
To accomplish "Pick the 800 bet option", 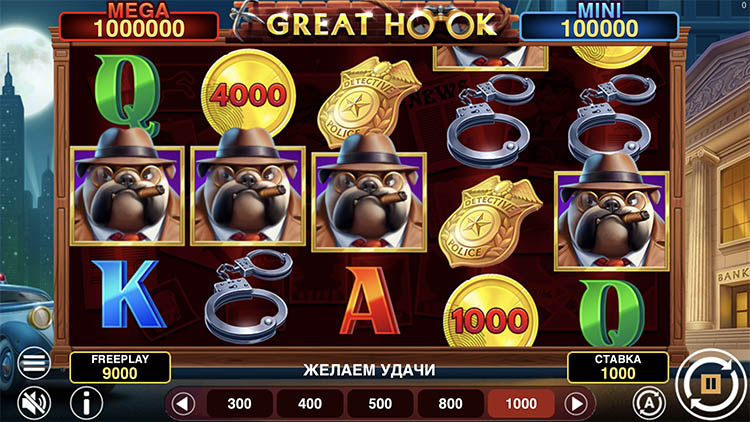I will pos(450,404).
